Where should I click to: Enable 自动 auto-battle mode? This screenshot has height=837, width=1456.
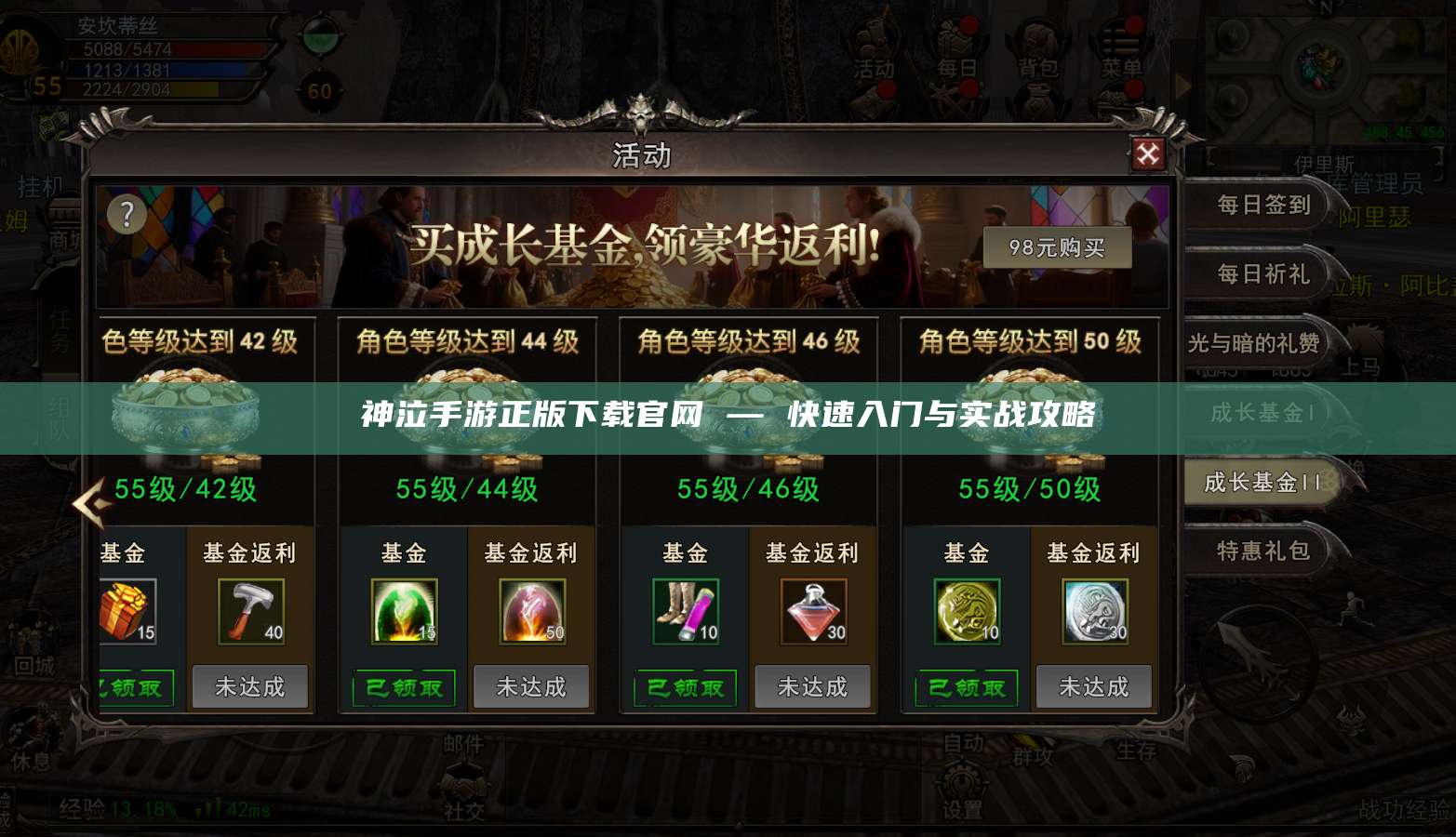(964, 742)
